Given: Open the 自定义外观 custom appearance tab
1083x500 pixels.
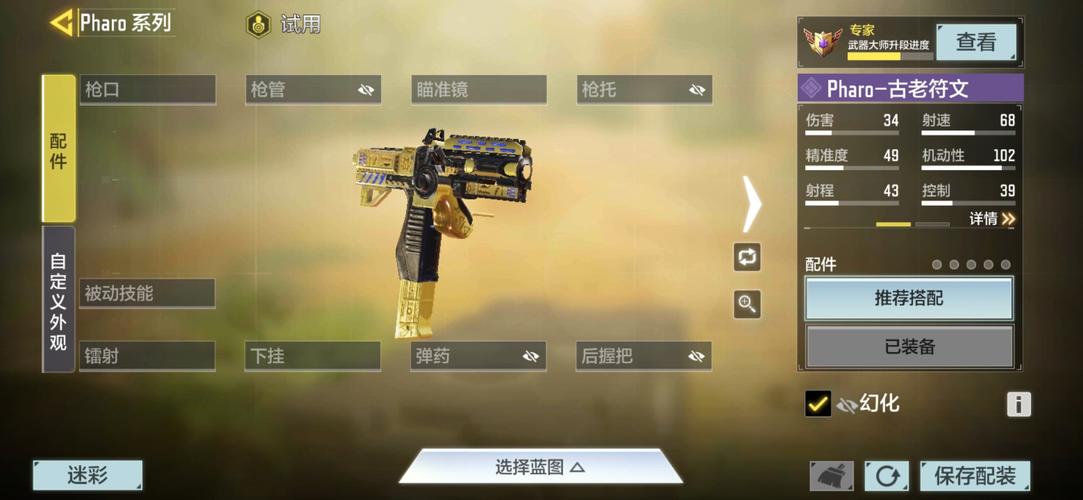Looking at the screenshot, I should 58,299.
